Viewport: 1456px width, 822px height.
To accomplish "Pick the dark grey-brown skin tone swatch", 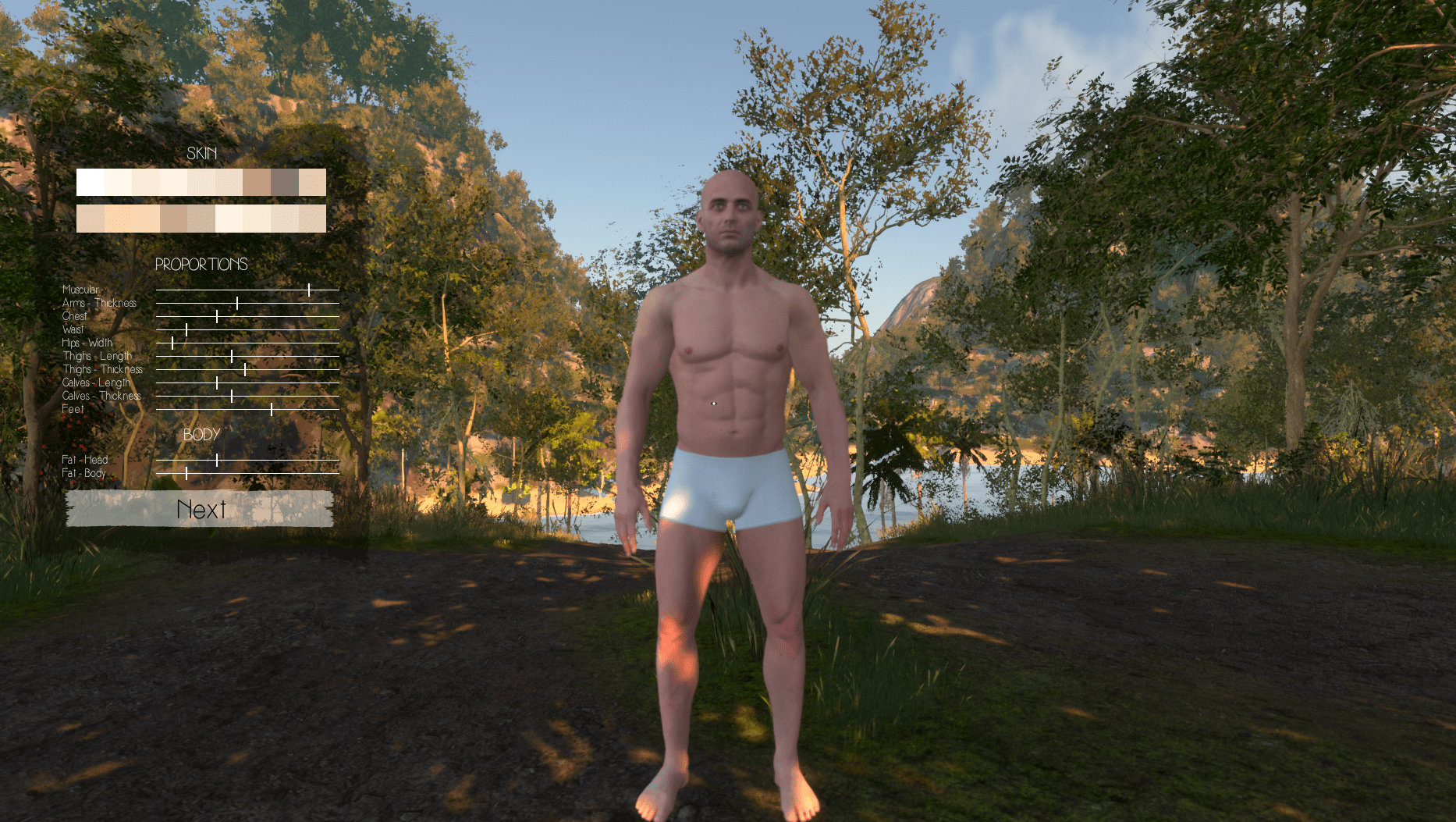I will 285,183.
